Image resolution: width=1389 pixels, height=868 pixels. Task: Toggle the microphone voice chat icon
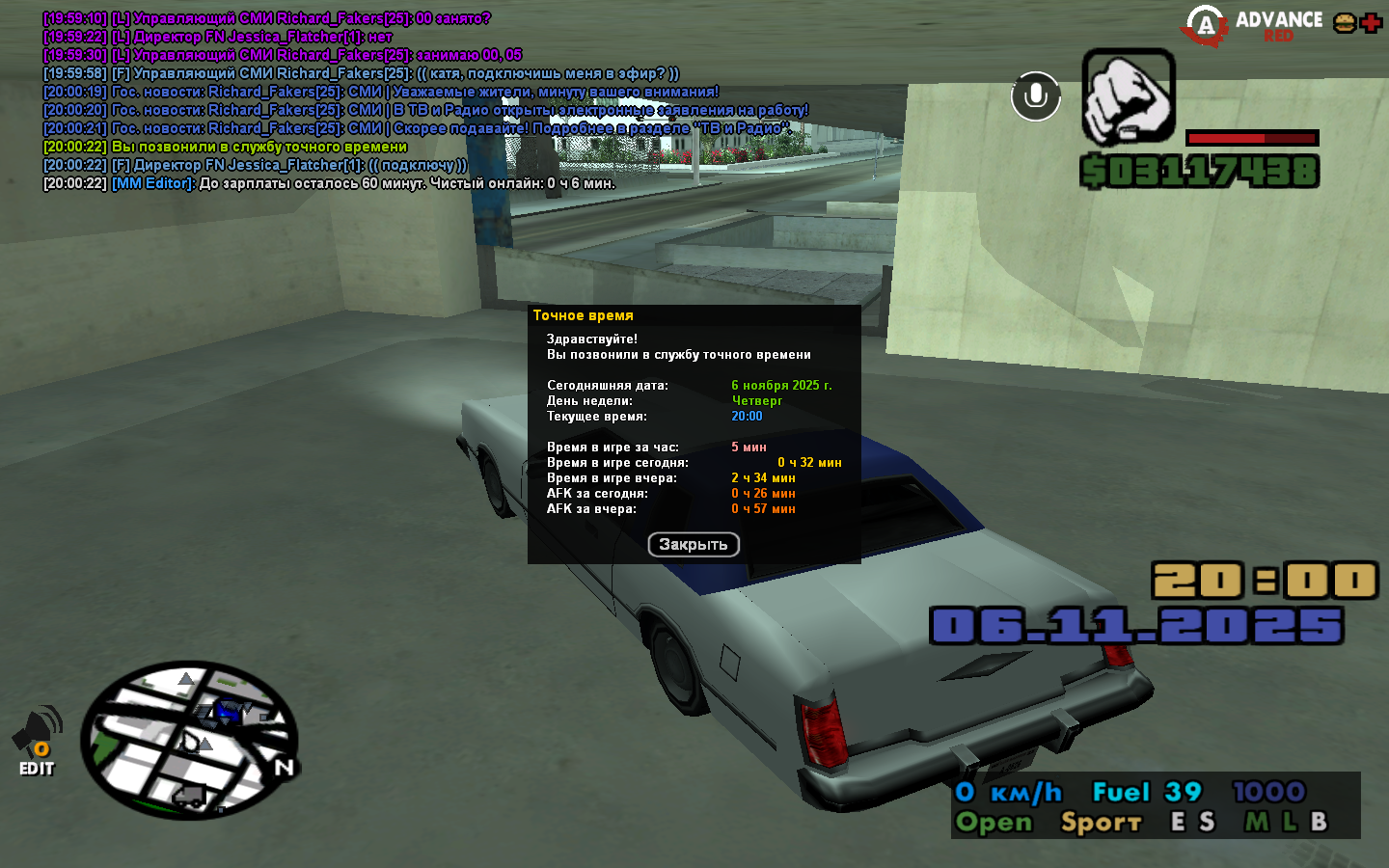1035,96
